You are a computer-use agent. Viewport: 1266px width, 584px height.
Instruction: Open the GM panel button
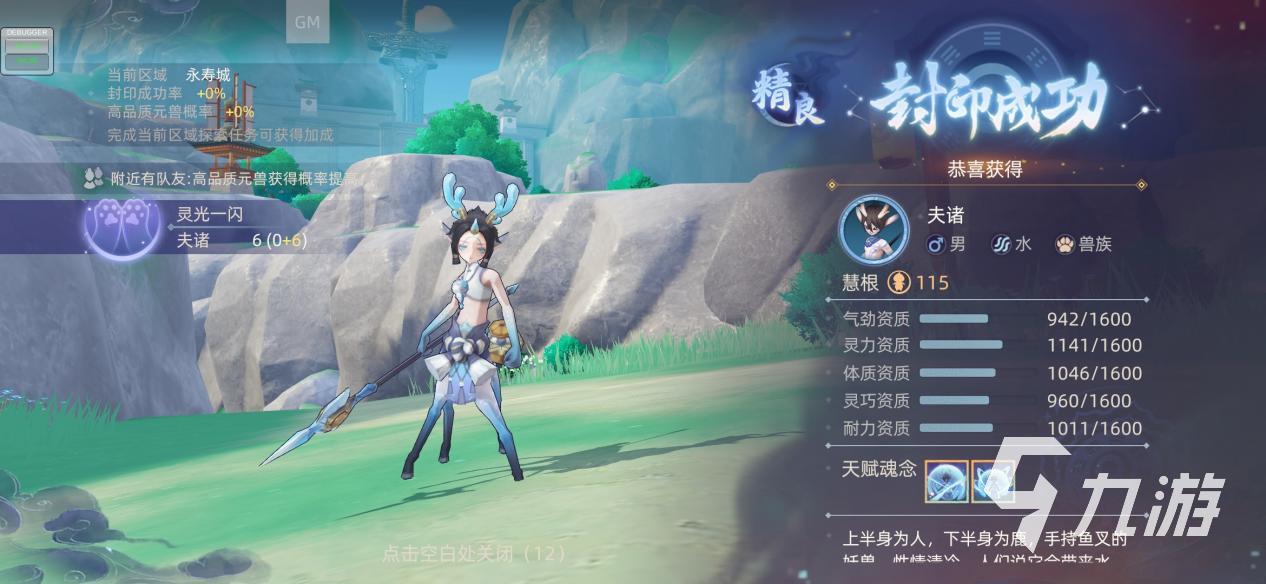coord(307,24)
